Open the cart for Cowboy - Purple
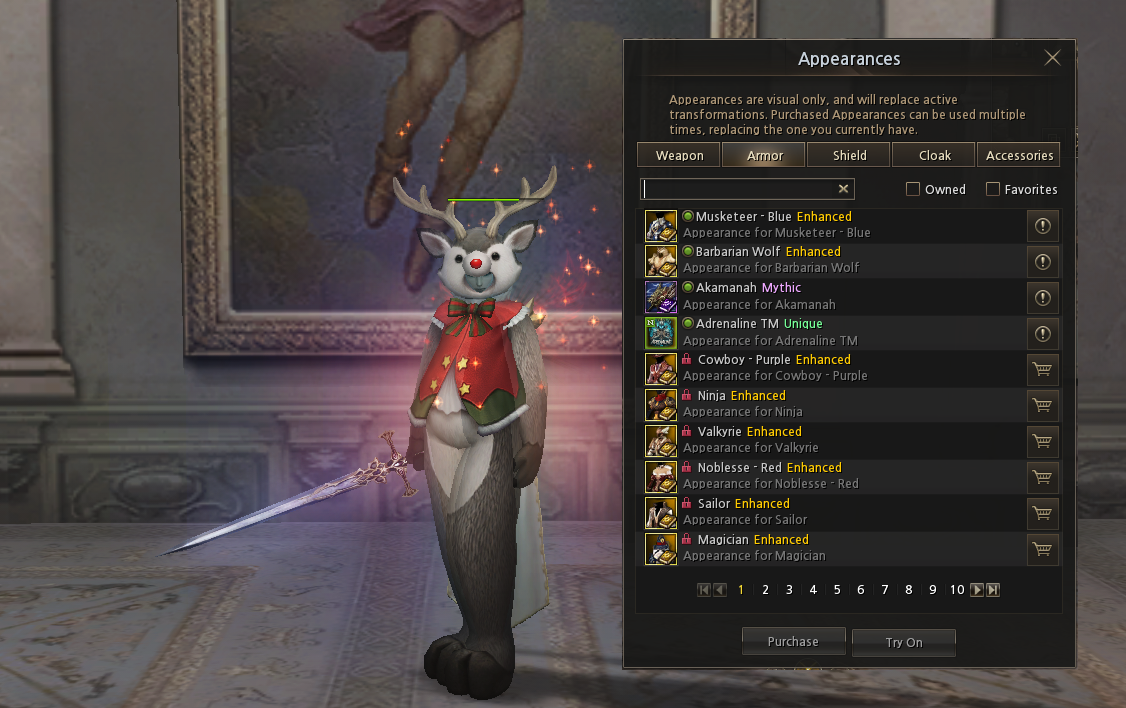Viewport: 1126px width, 708px height. [x=1042, y=369]
